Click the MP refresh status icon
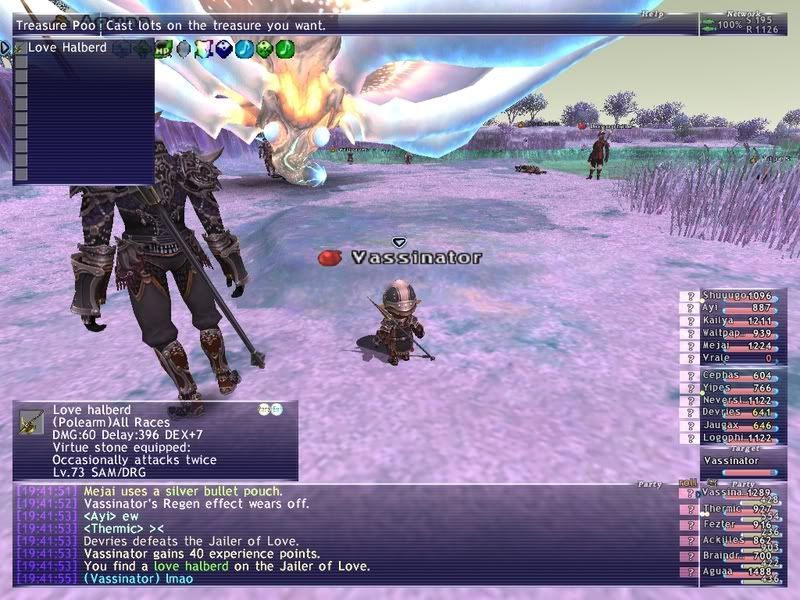The width and height of the screenshot is (800, 600). click(x=162, y=47)
